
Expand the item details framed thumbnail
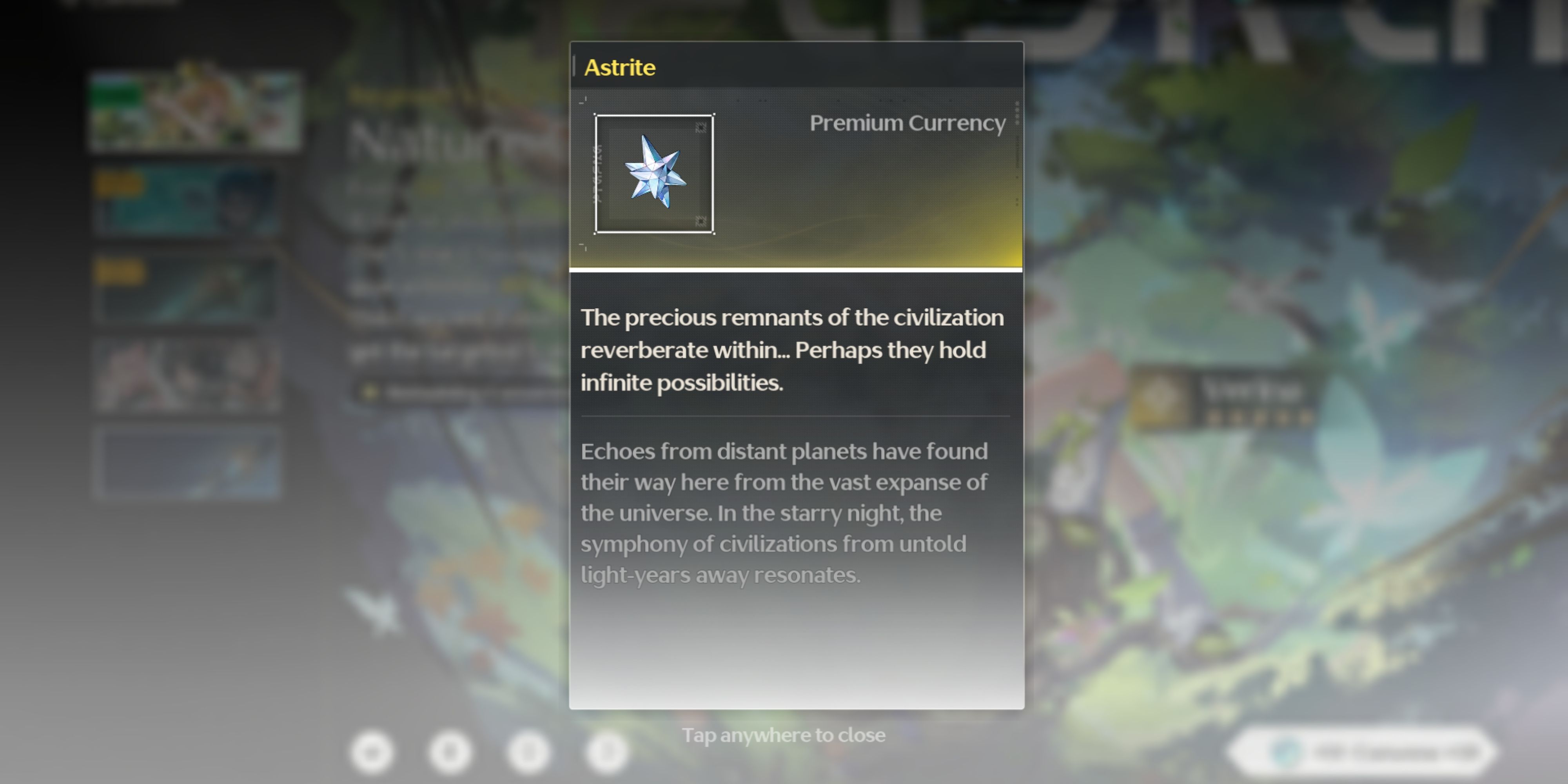click(x=654, y=174)
